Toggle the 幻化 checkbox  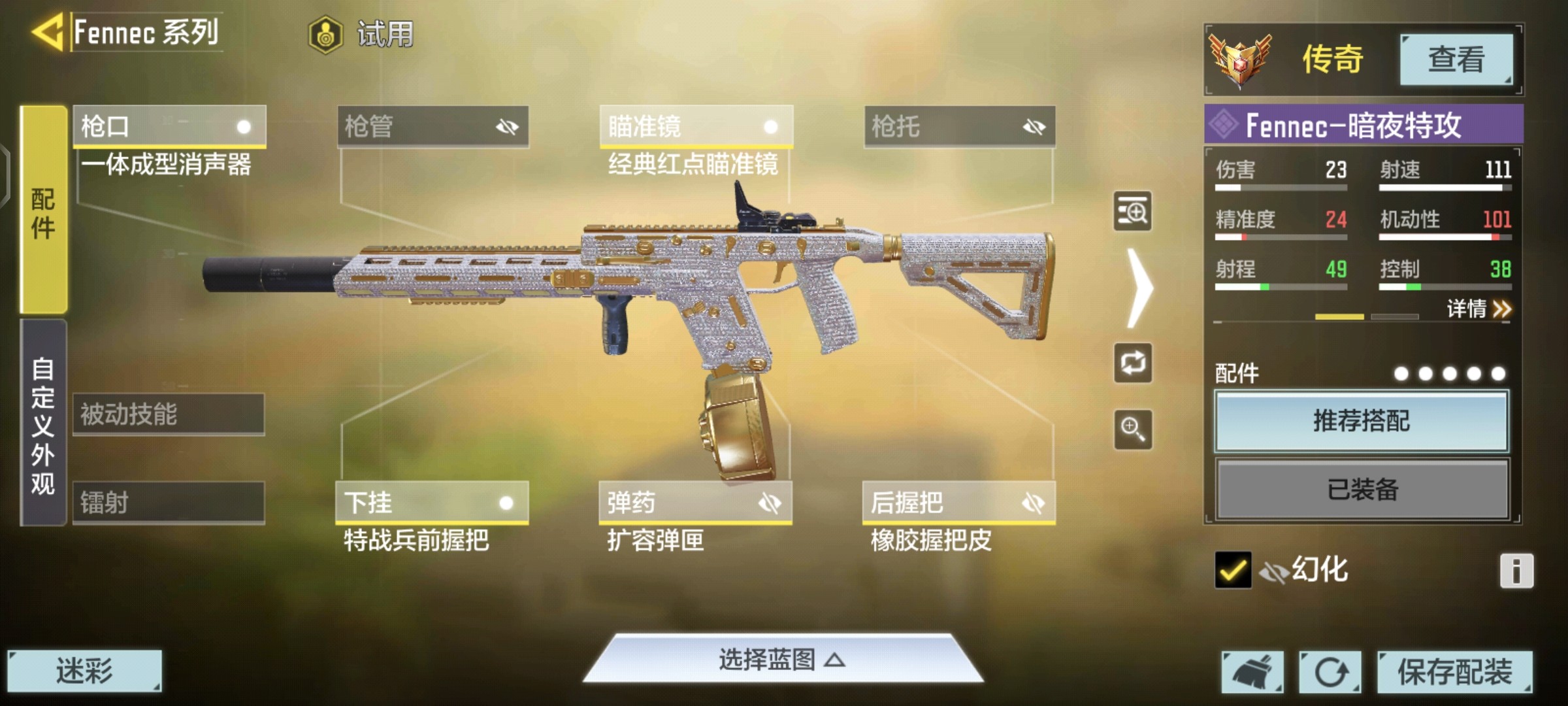click(1233, 570)
